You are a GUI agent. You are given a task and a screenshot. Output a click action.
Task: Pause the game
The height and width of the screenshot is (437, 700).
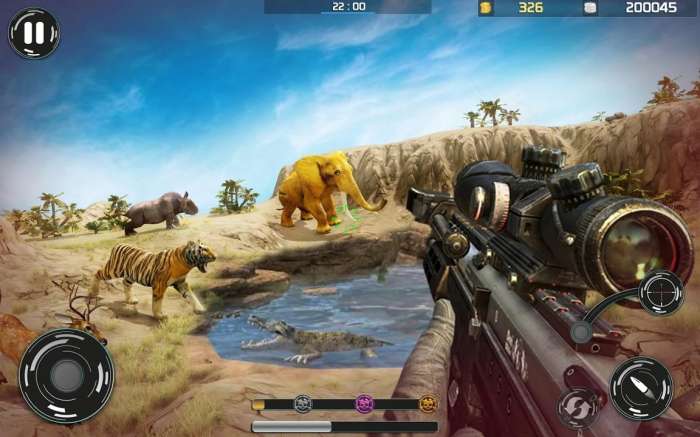pos(34,33)
